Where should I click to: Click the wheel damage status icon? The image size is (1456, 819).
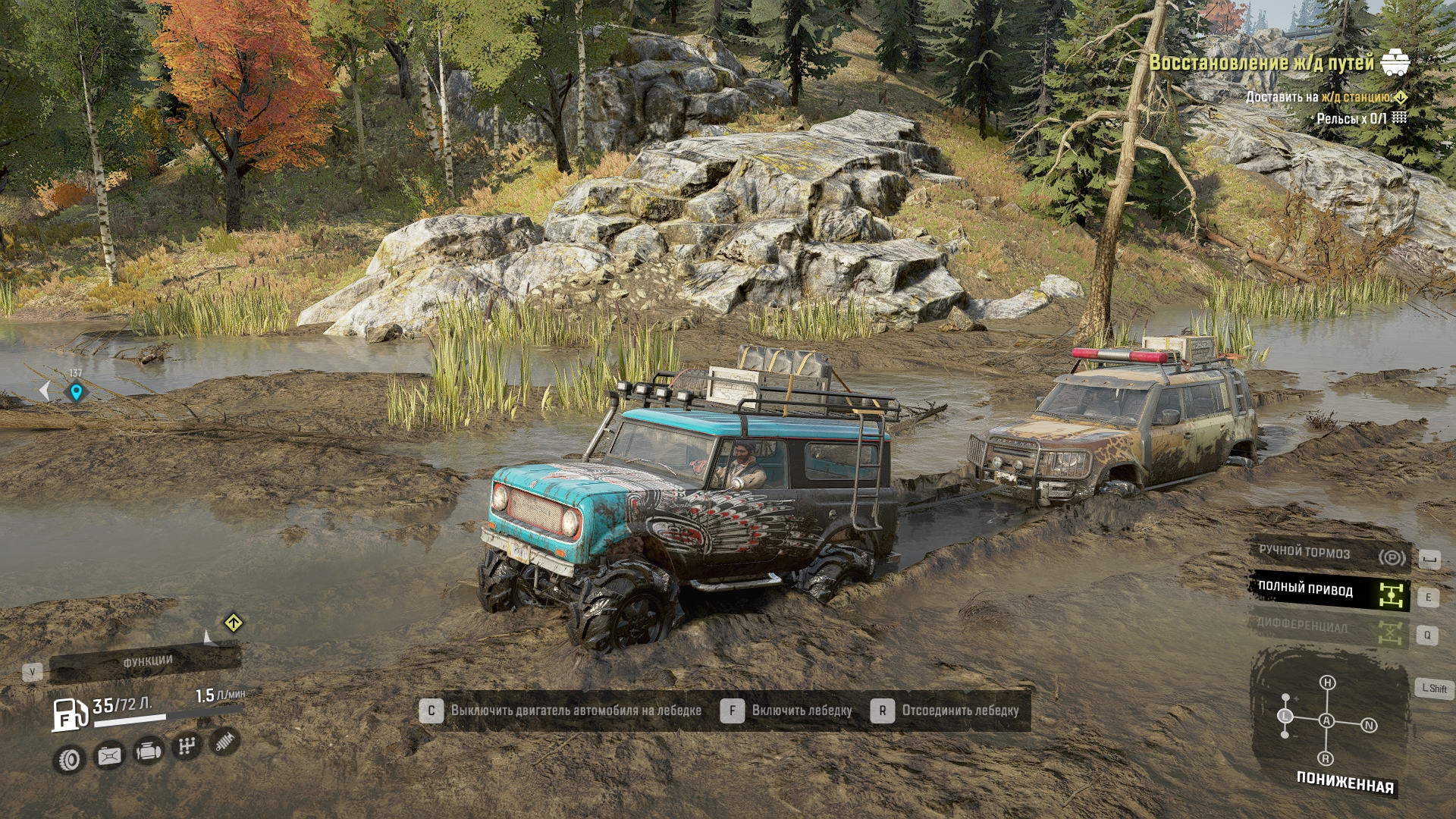coord(69,759)
